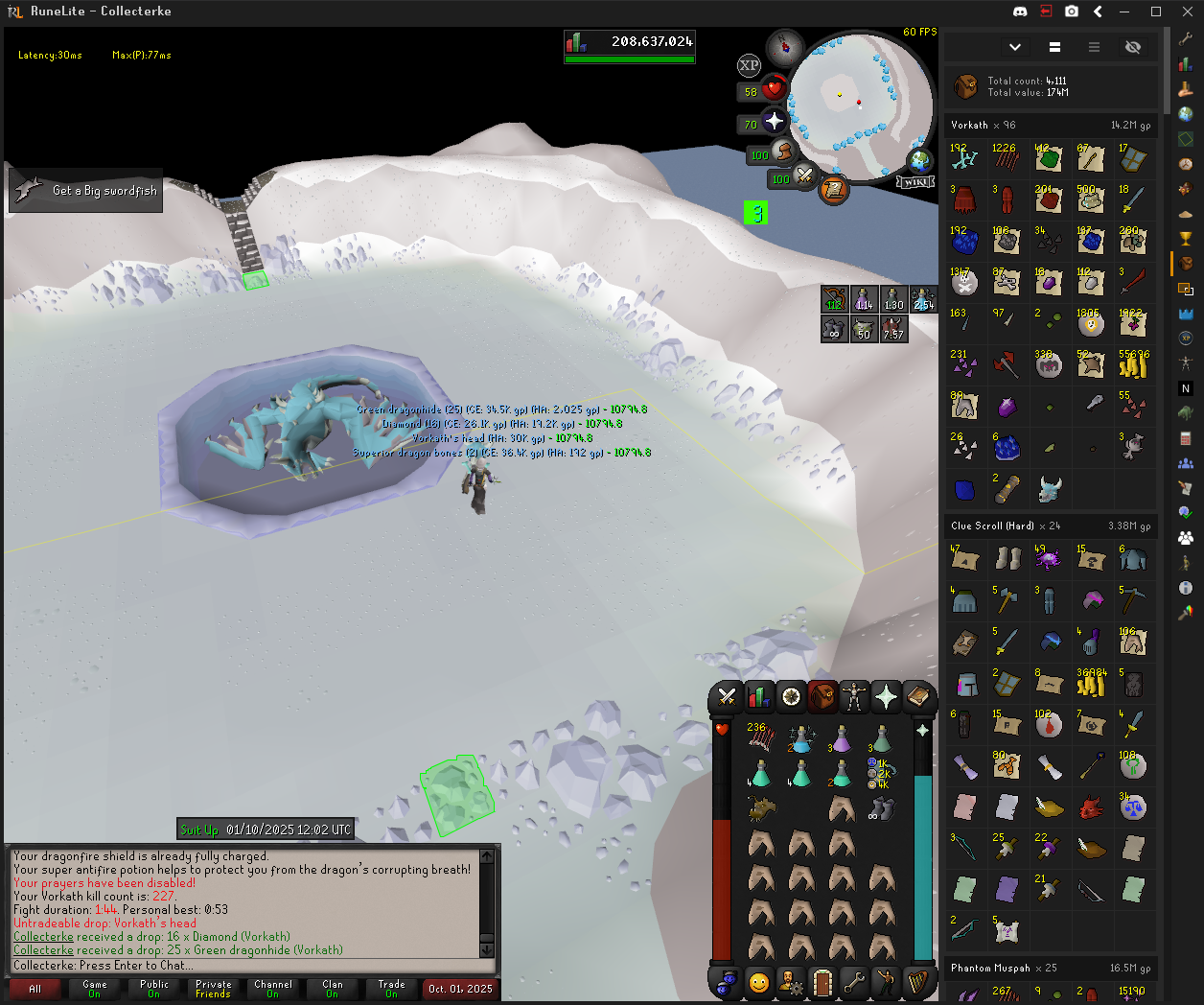1204x1005 pixels.
Task: Open the Prayer tab
Action: pos(886,697)
